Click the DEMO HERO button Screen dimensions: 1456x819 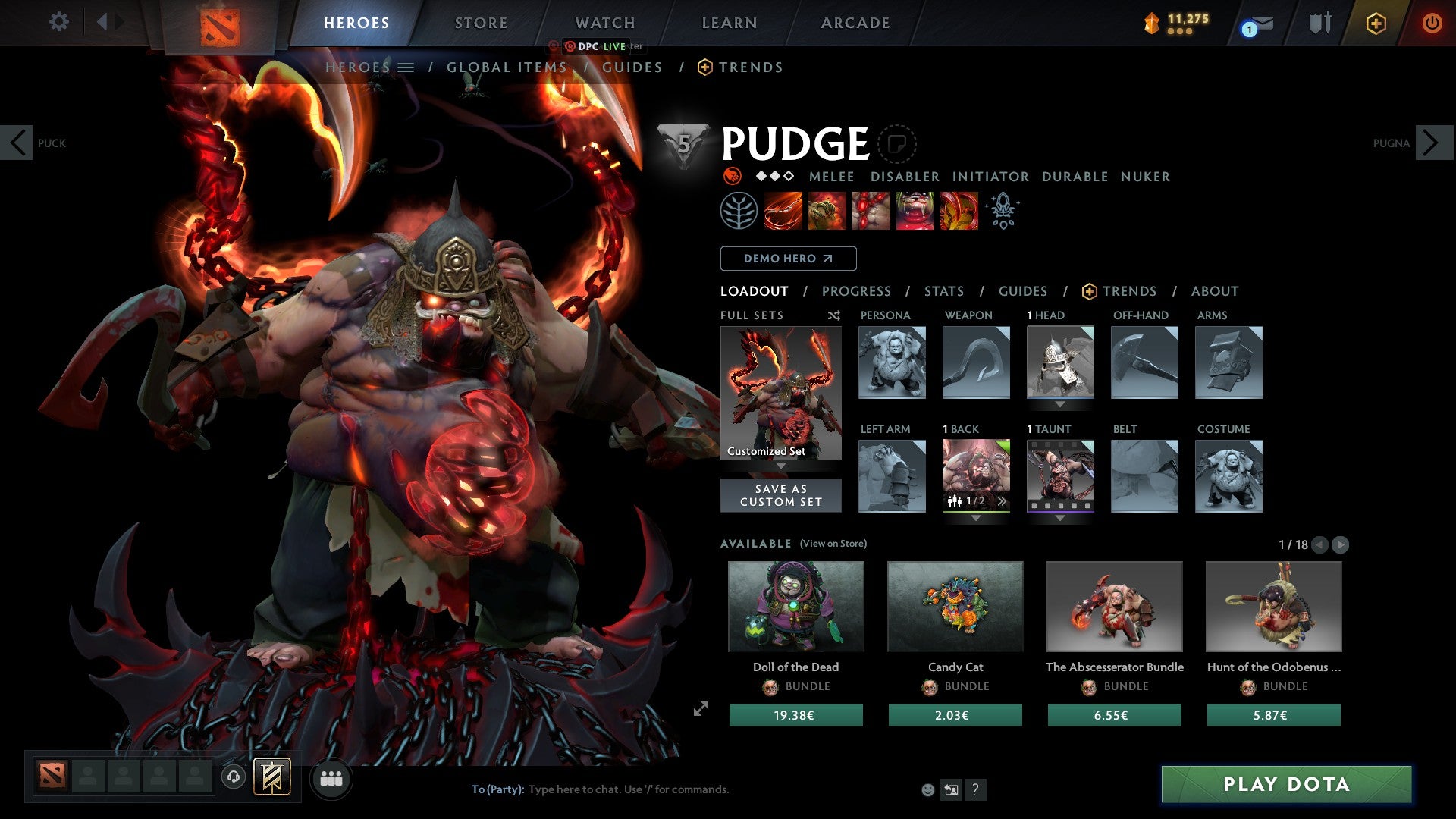pos(786,258)
